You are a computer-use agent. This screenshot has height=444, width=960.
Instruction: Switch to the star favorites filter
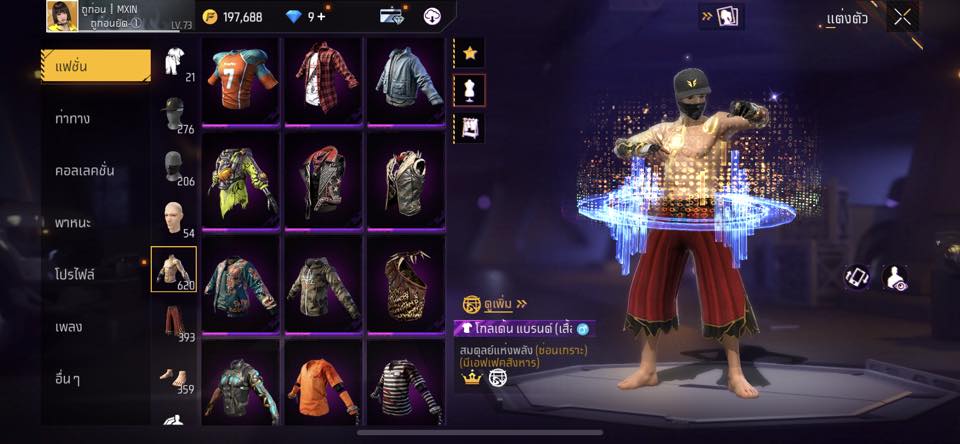[469, 53]
